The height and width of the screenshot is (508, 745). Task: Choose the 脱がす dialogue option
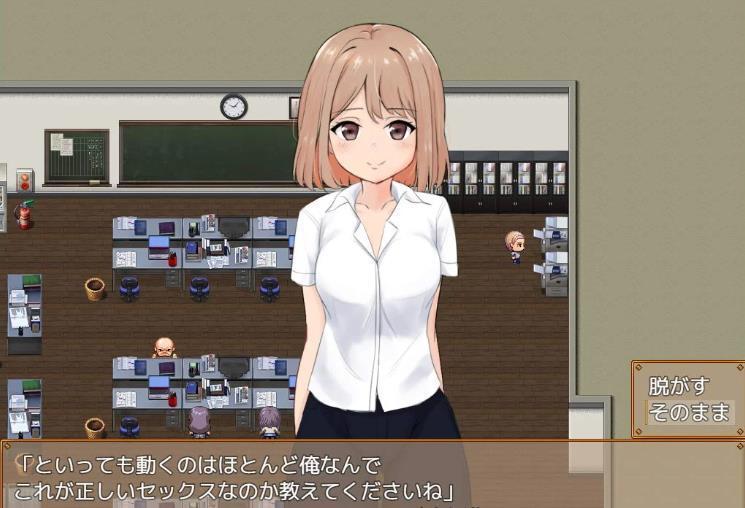point(679,386)
